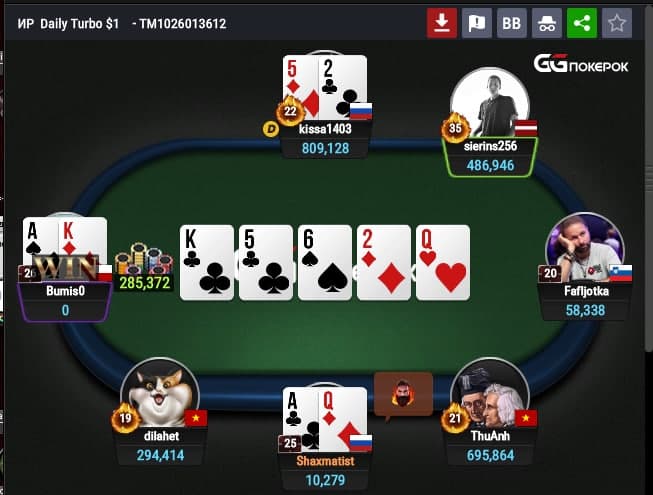The width and height of the screenshot is (653, 495).
Task: Share the hand with the green button
Action: (x=582, y=23)
